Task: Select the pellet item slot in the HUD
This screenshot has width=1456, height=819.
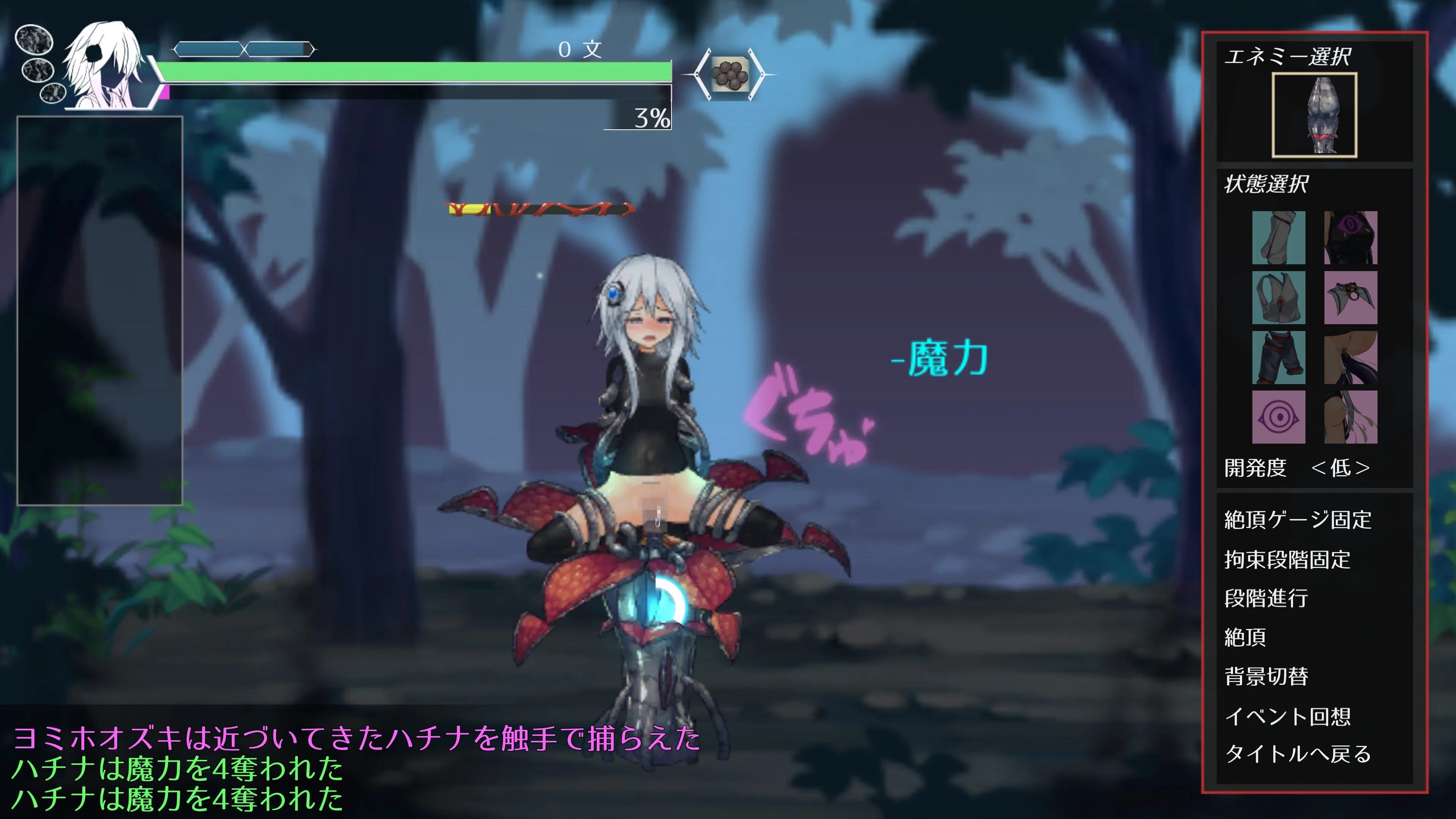Action: [x=730, y=75]
